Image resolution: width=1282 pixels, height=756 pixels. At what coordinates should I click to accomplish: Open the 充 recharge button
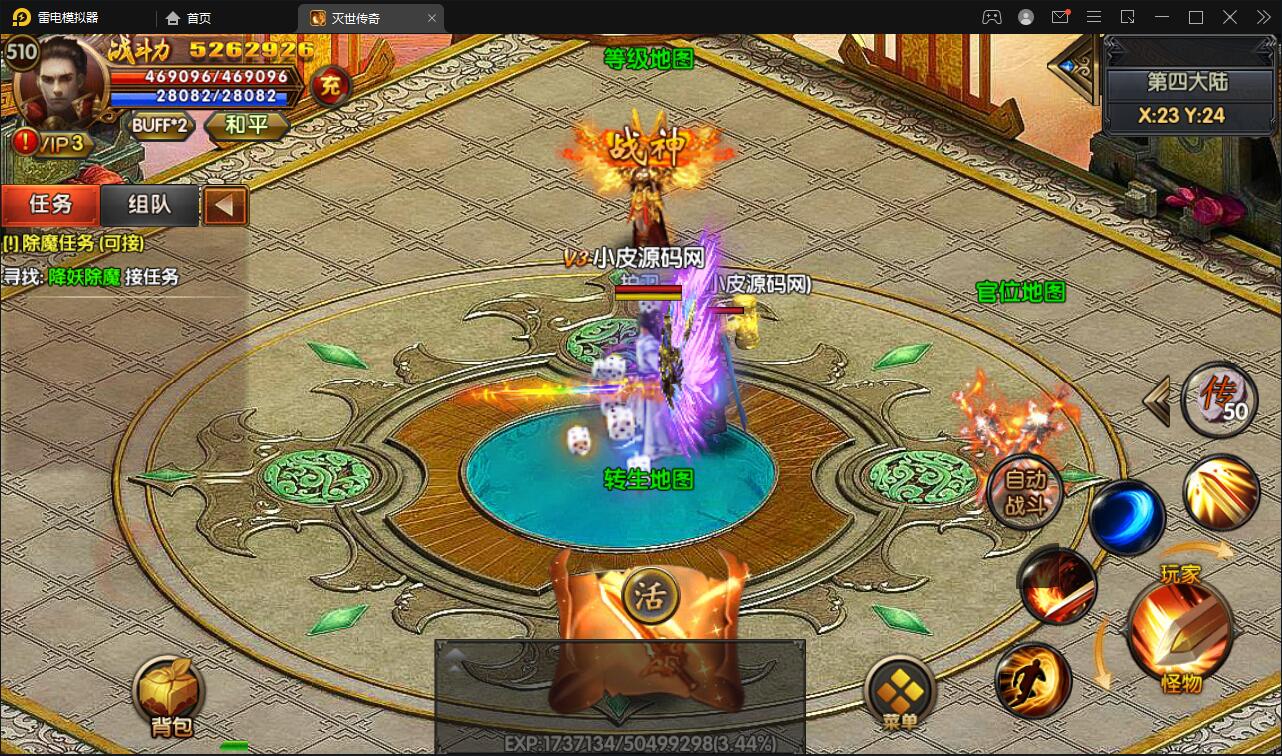click(x=330, y=87)
